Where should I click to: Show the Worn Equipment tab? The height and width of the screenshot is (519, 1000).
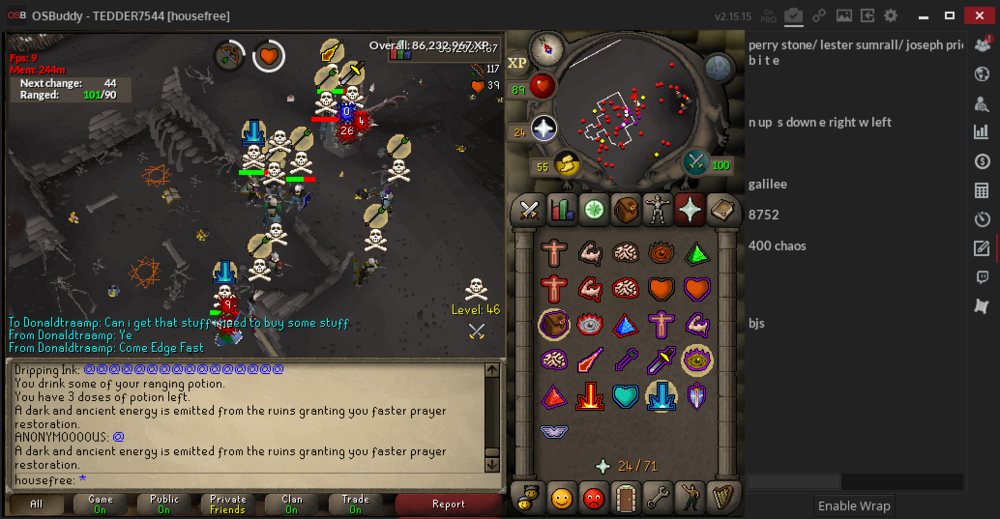[658, 210]
